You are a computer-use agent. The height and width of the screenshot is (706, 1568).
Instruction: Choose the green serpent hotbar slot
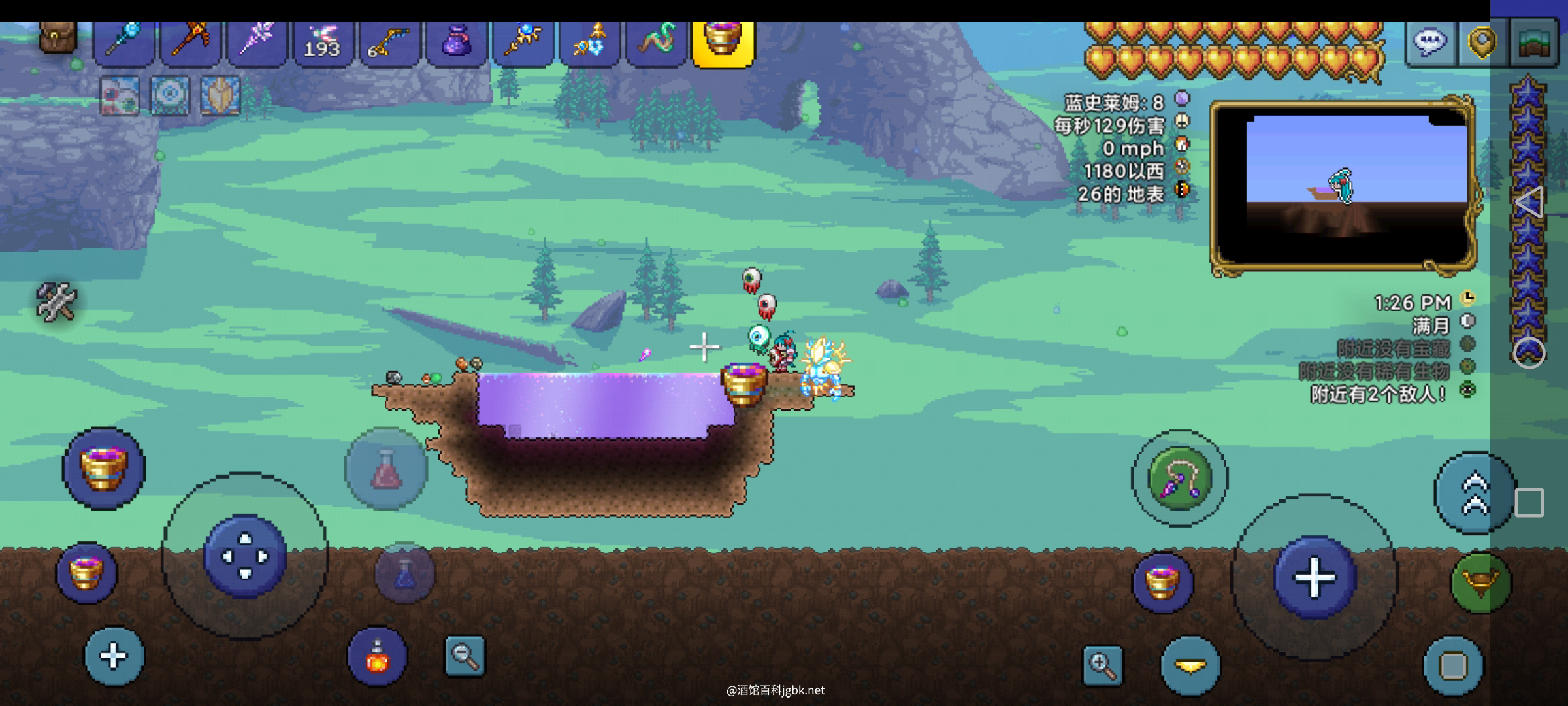pos(656,42)
